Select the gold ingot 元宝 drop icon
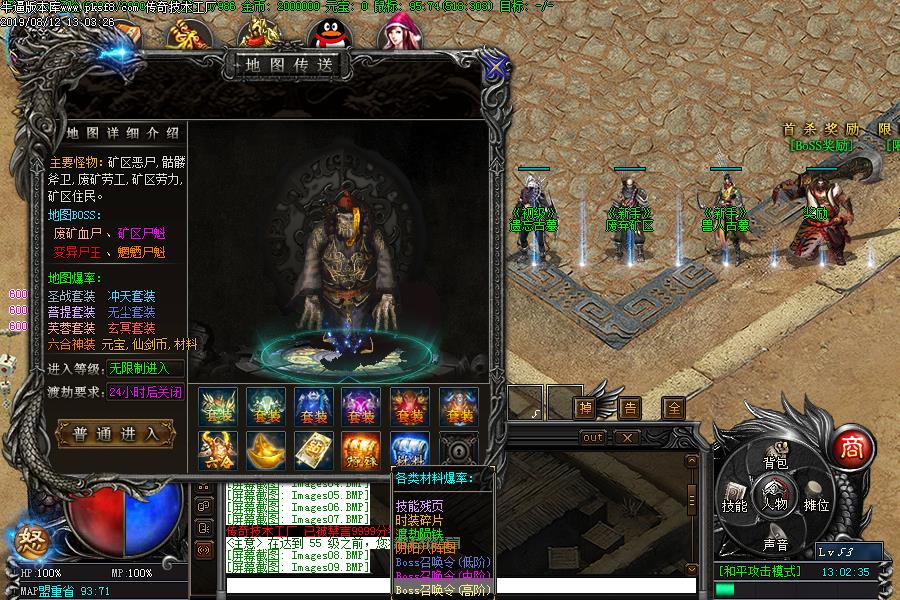900x600 pixels. click(x=266, y=451)
